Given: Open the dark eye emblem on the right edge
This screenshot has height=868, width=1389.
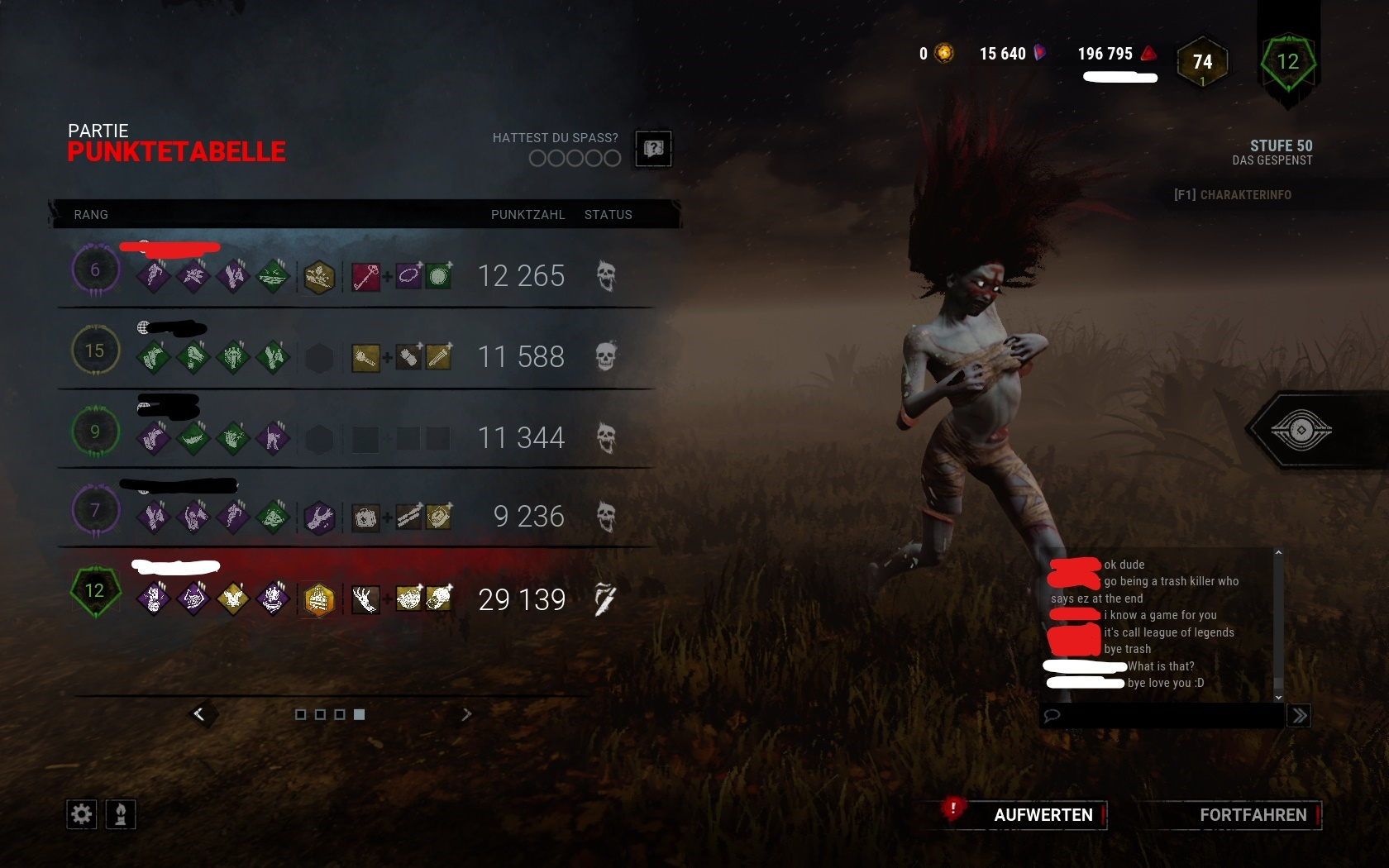Looking at the screenshot, I should (x=1304, y=430).
